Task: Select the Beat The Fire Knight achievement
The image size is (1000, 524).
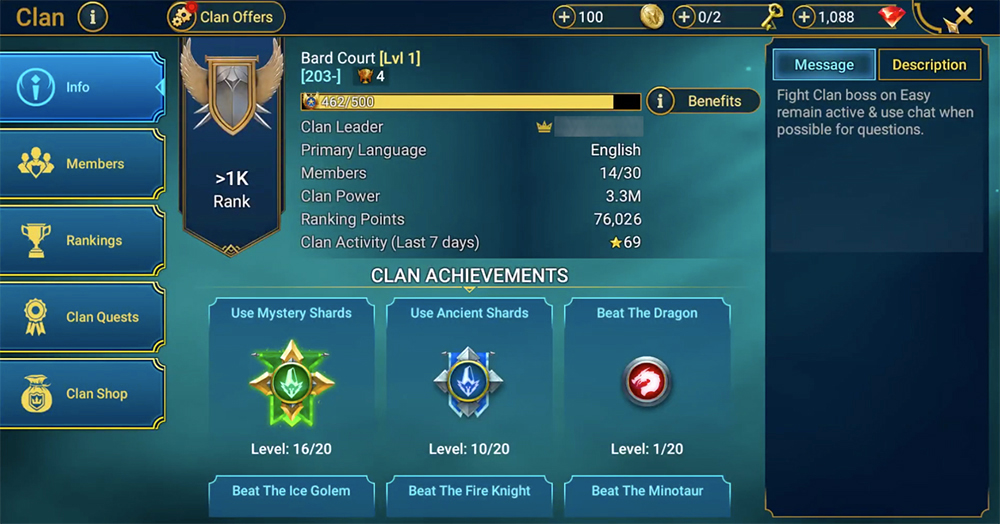Action: tap(469, 492)
